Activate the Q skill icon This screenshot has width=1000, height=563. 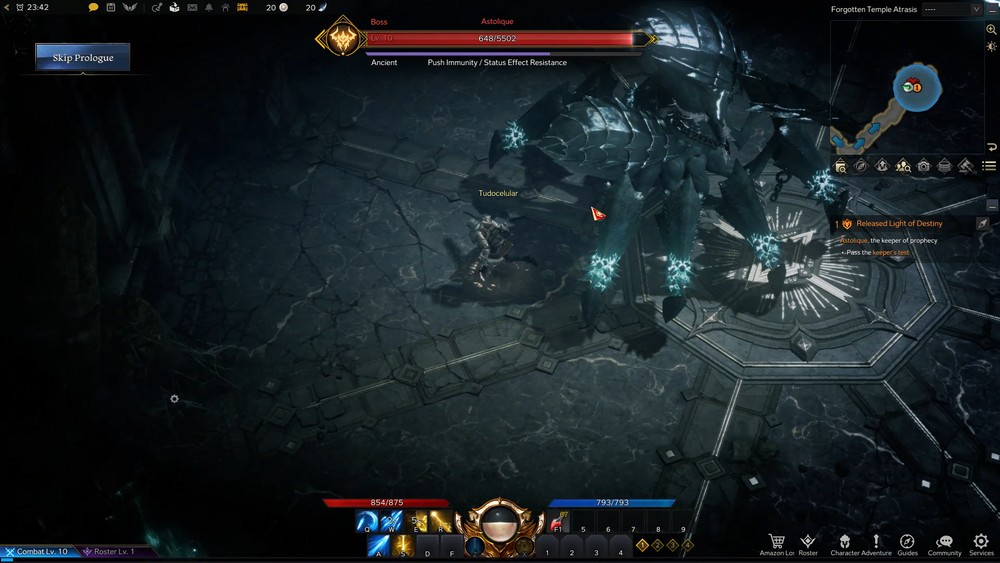(x=367, y=522)
